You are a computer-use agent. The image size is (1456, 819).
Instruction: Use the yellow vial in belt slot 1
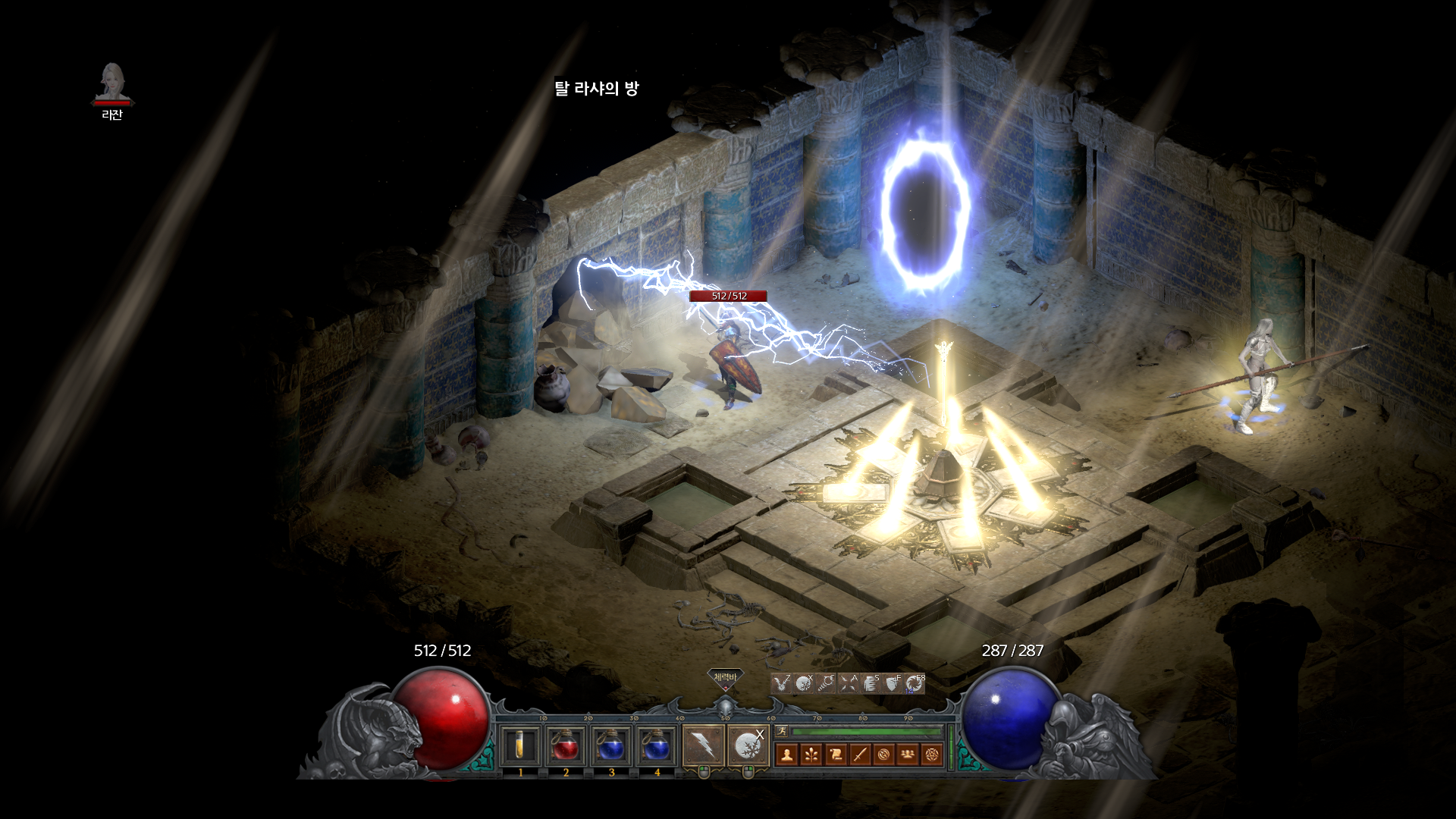[x=520, y=746]
